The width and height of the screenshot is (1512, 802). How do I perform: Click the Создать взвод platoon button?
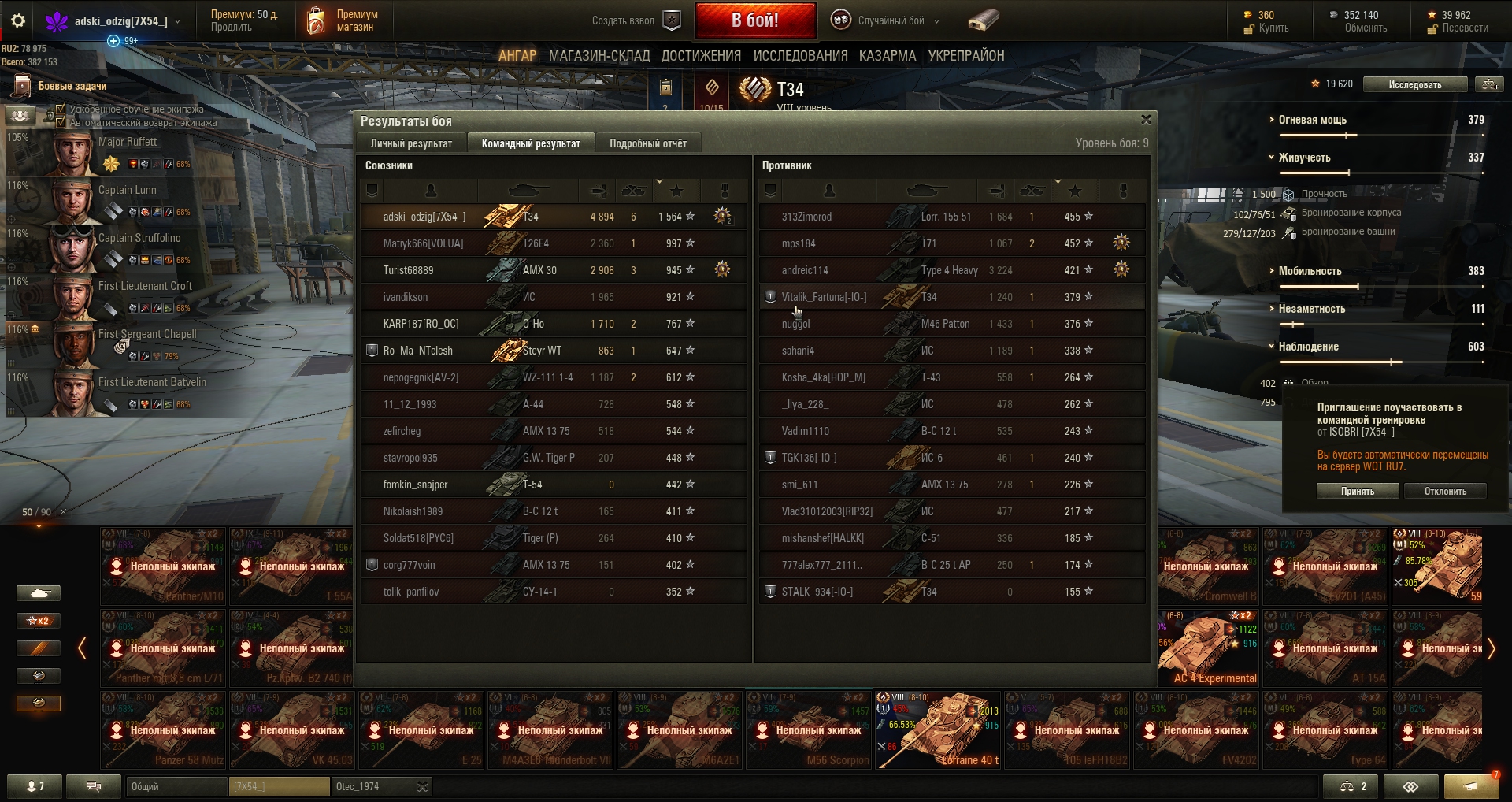point(636,21)
